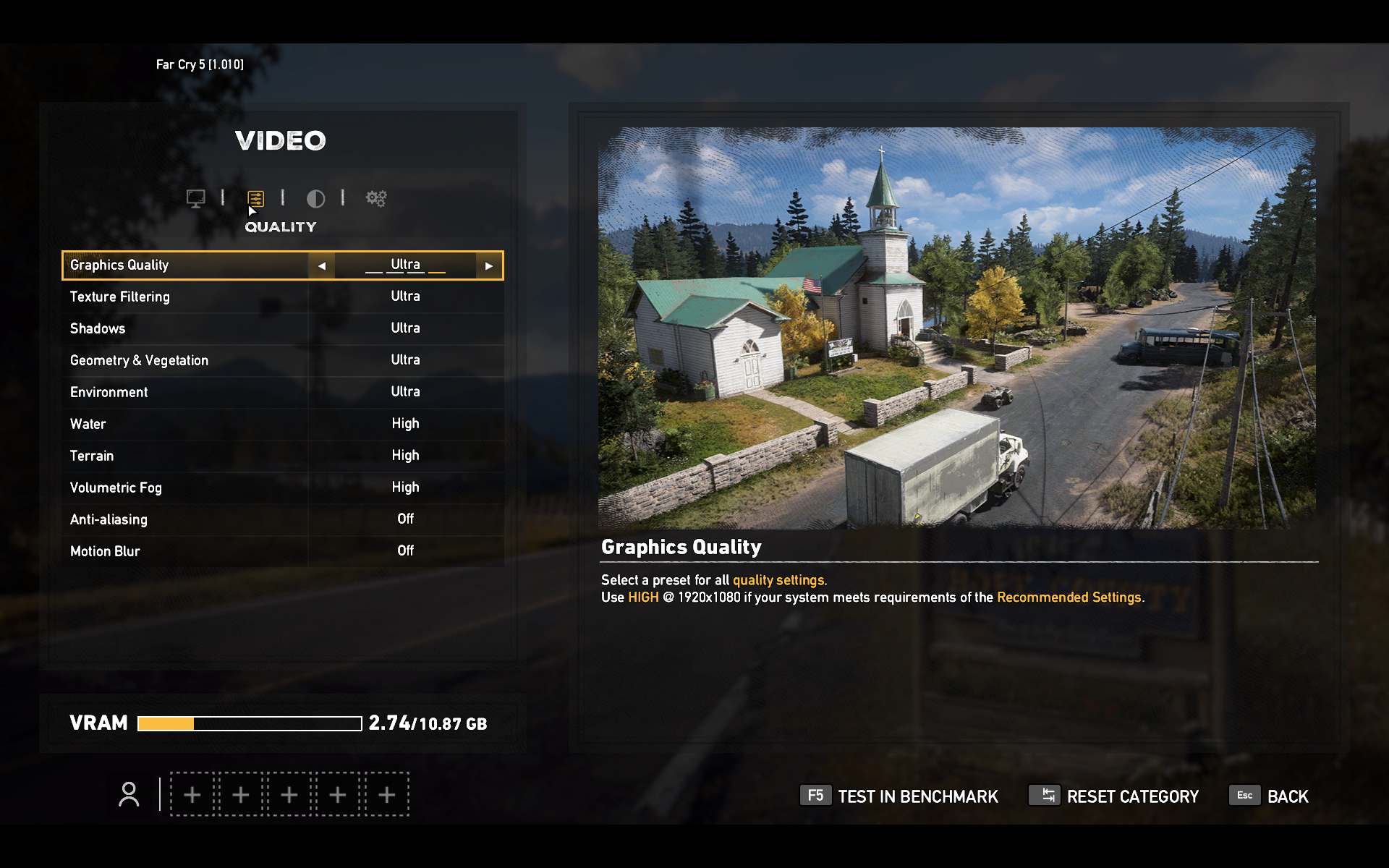The width and height of the screenshot is (1389, 868).
Task: Select the Water quality row
Action: click(282, 424)
